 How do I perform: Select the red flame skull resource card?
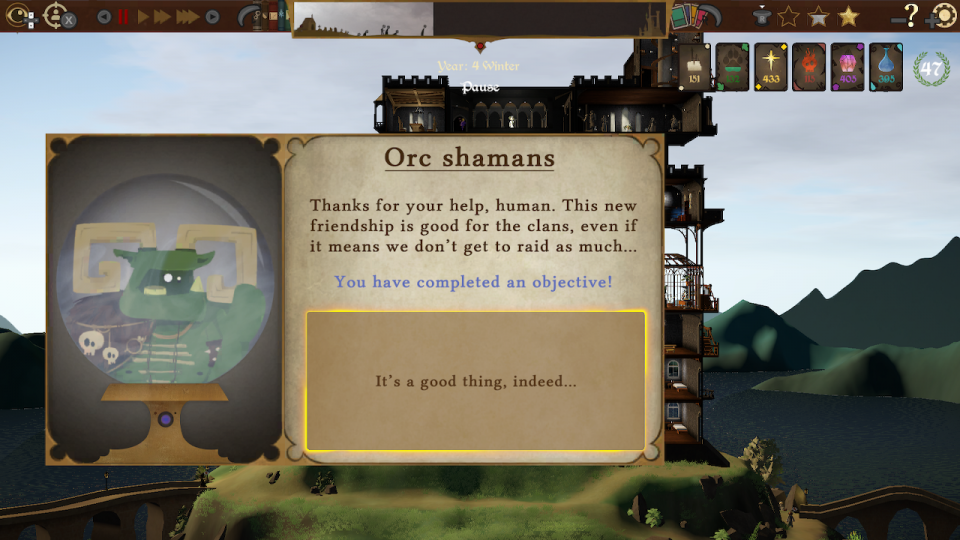809,67
